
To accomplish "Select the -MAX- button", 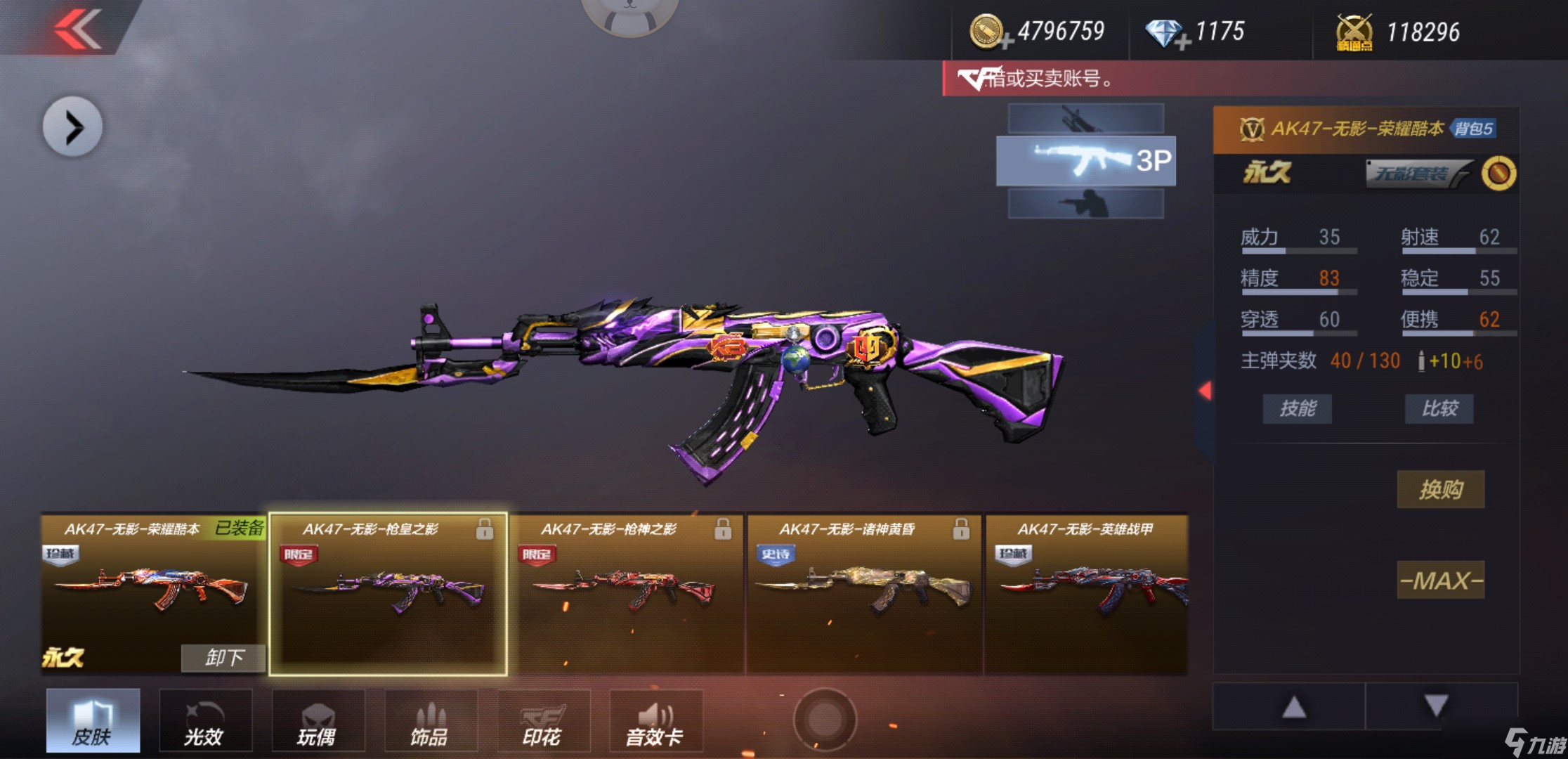I will 1440,580.
